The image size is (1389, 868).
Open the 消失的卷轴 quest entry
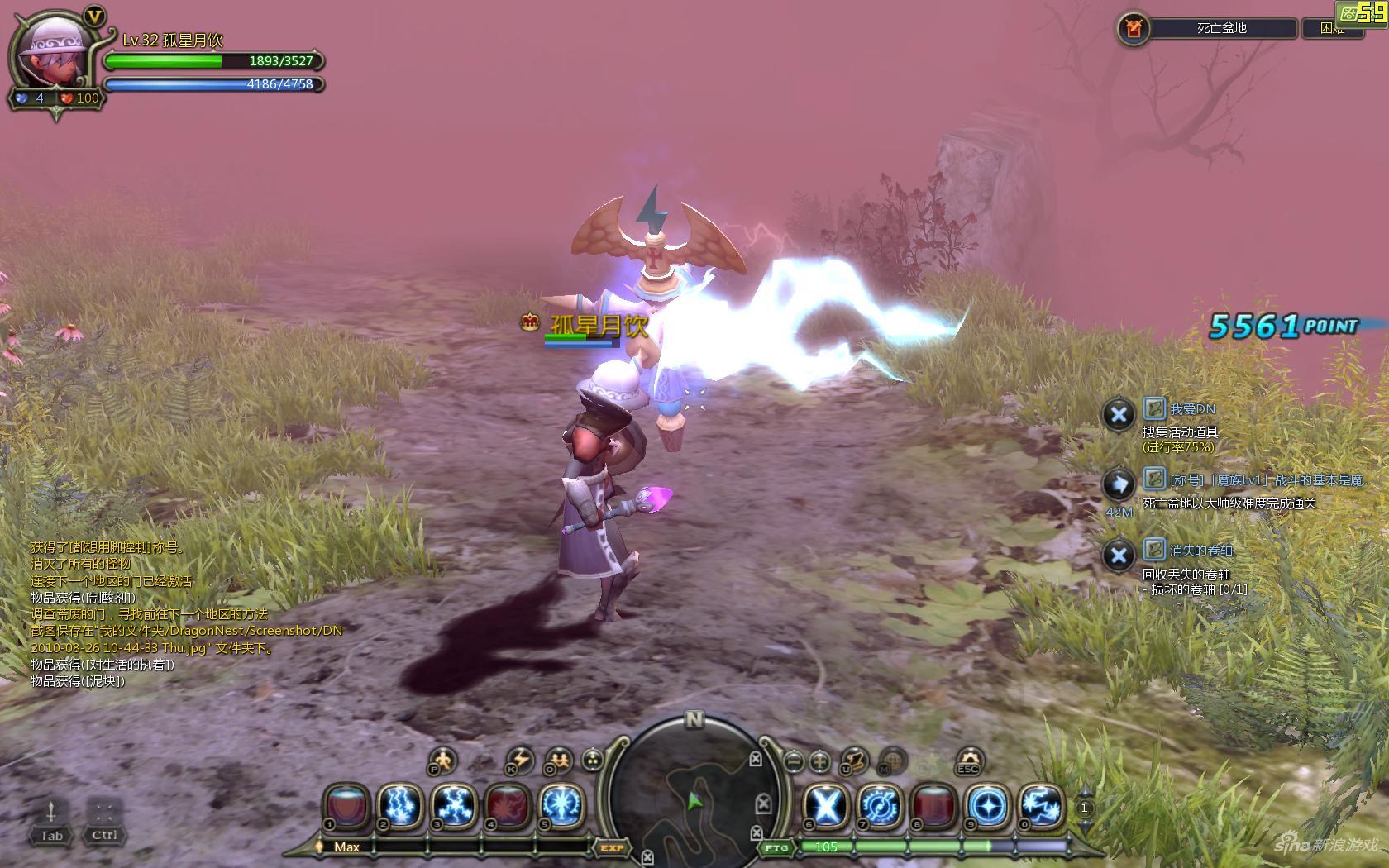tap(1200, 551)
